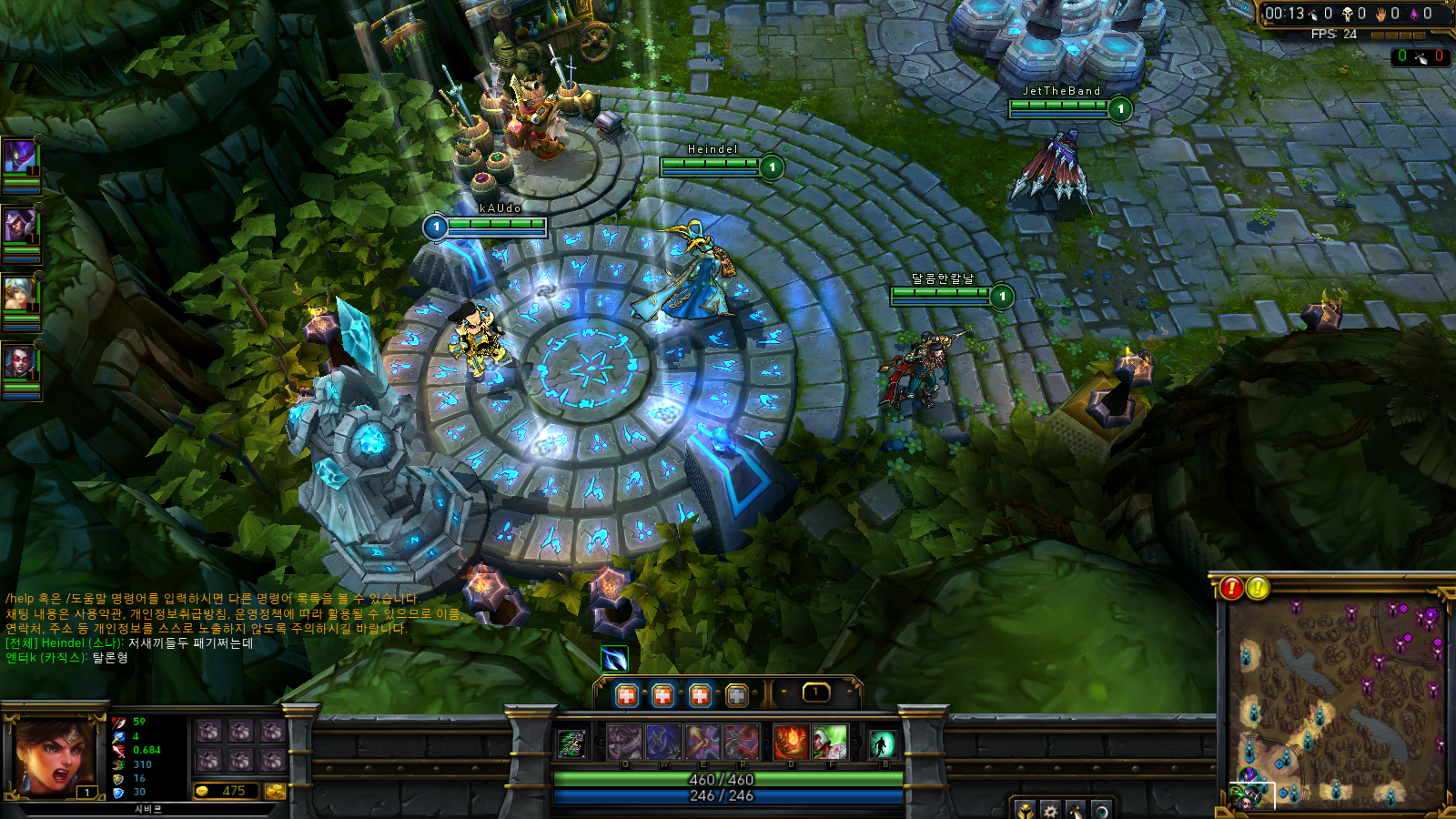Click the R ultimate ability icon

pos(743,742)
